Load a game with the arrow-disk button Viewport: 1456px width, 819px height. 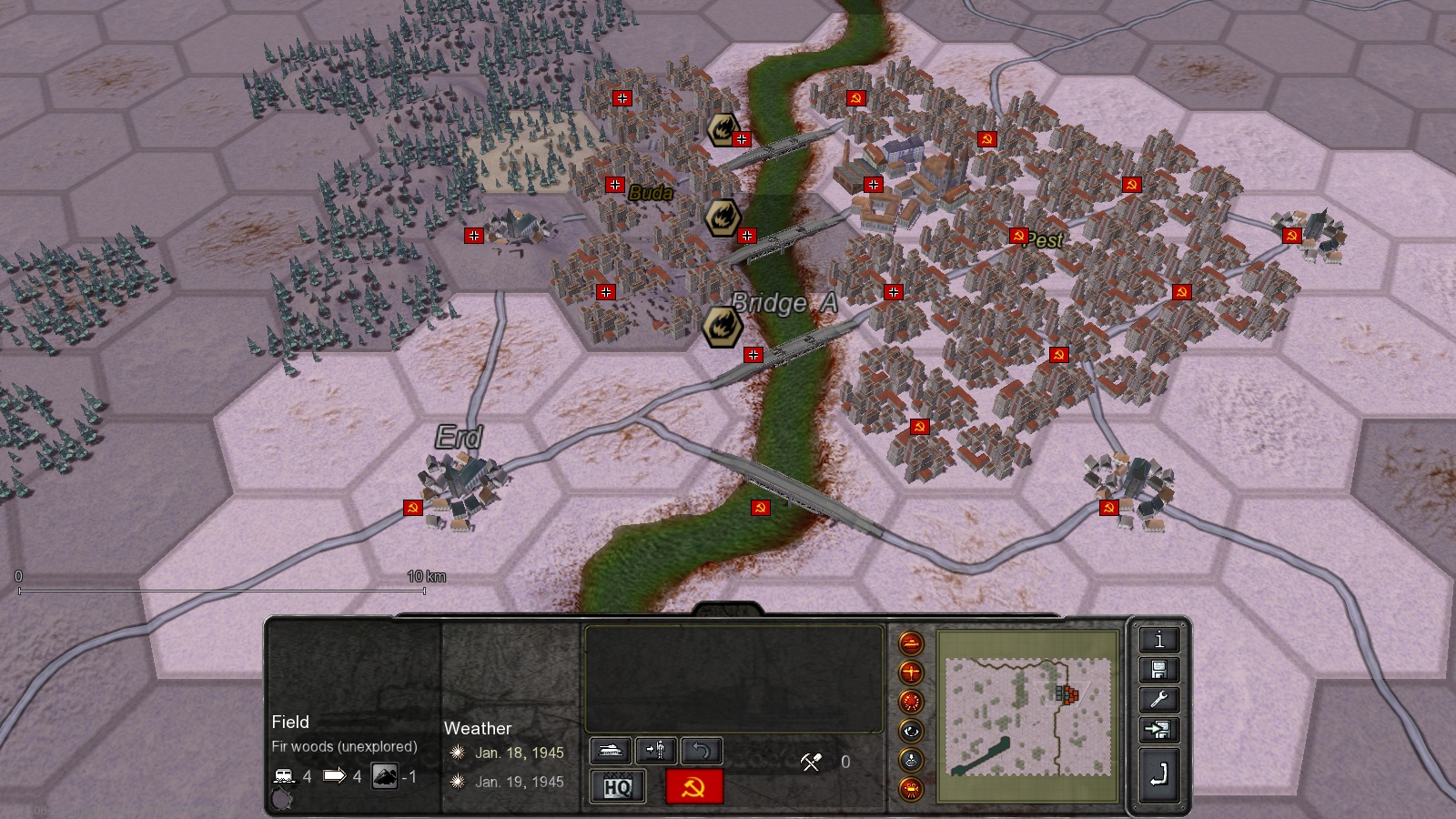pyautogui.click(x=1158, y=730)
